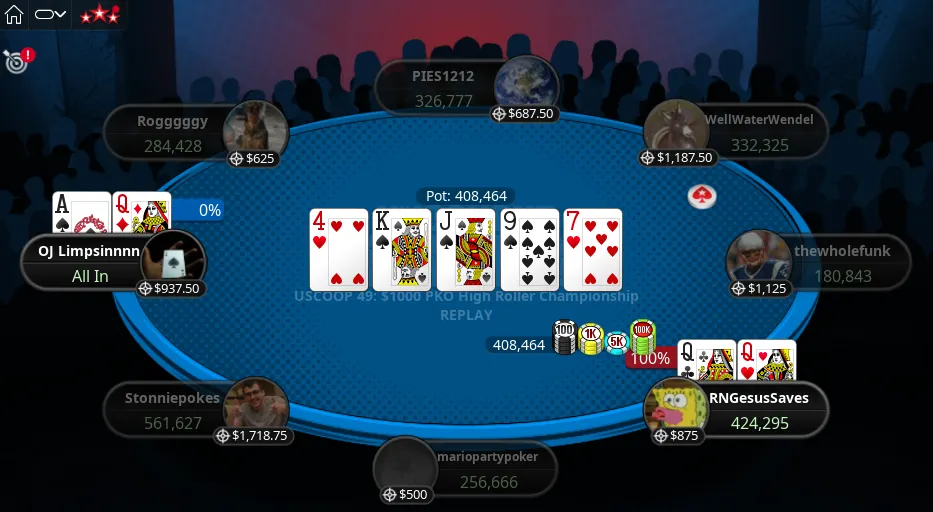Select player PIES1212's seat
Screen dimensions: 933x512
(445, 88)
